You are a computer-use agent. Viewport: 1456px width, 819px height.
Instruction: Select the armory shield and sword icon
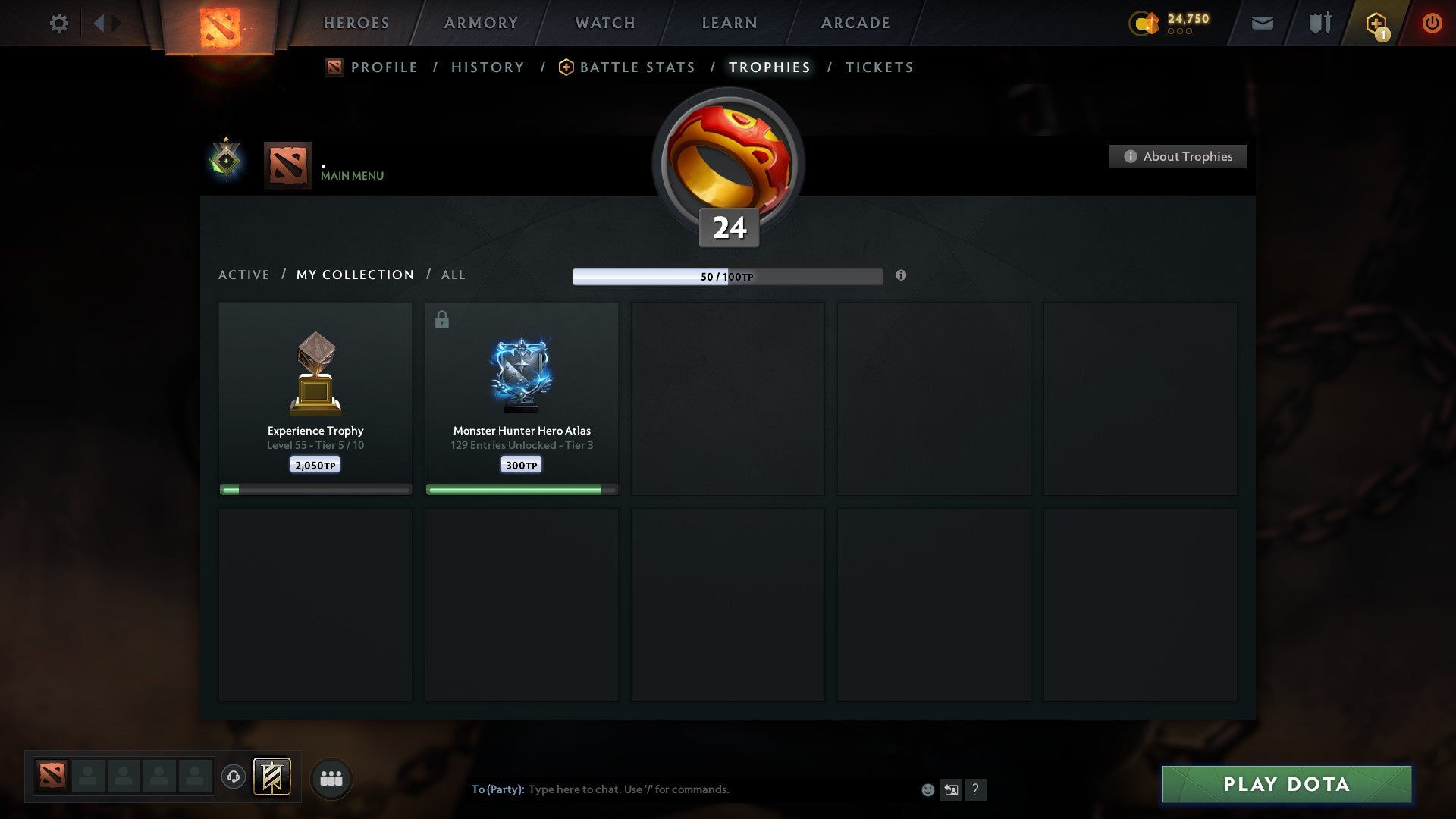point(1319,23)
